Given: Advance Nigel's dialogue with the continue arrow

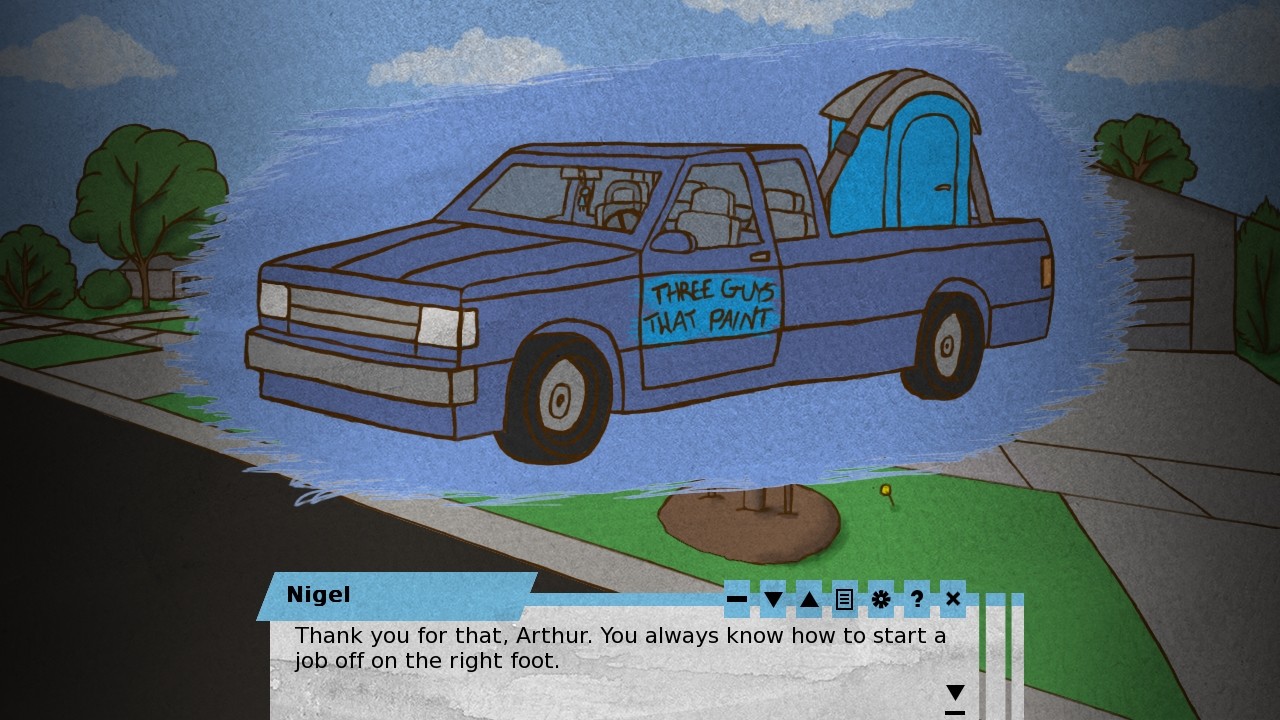Looking at the screenshot, I should 955,695.
